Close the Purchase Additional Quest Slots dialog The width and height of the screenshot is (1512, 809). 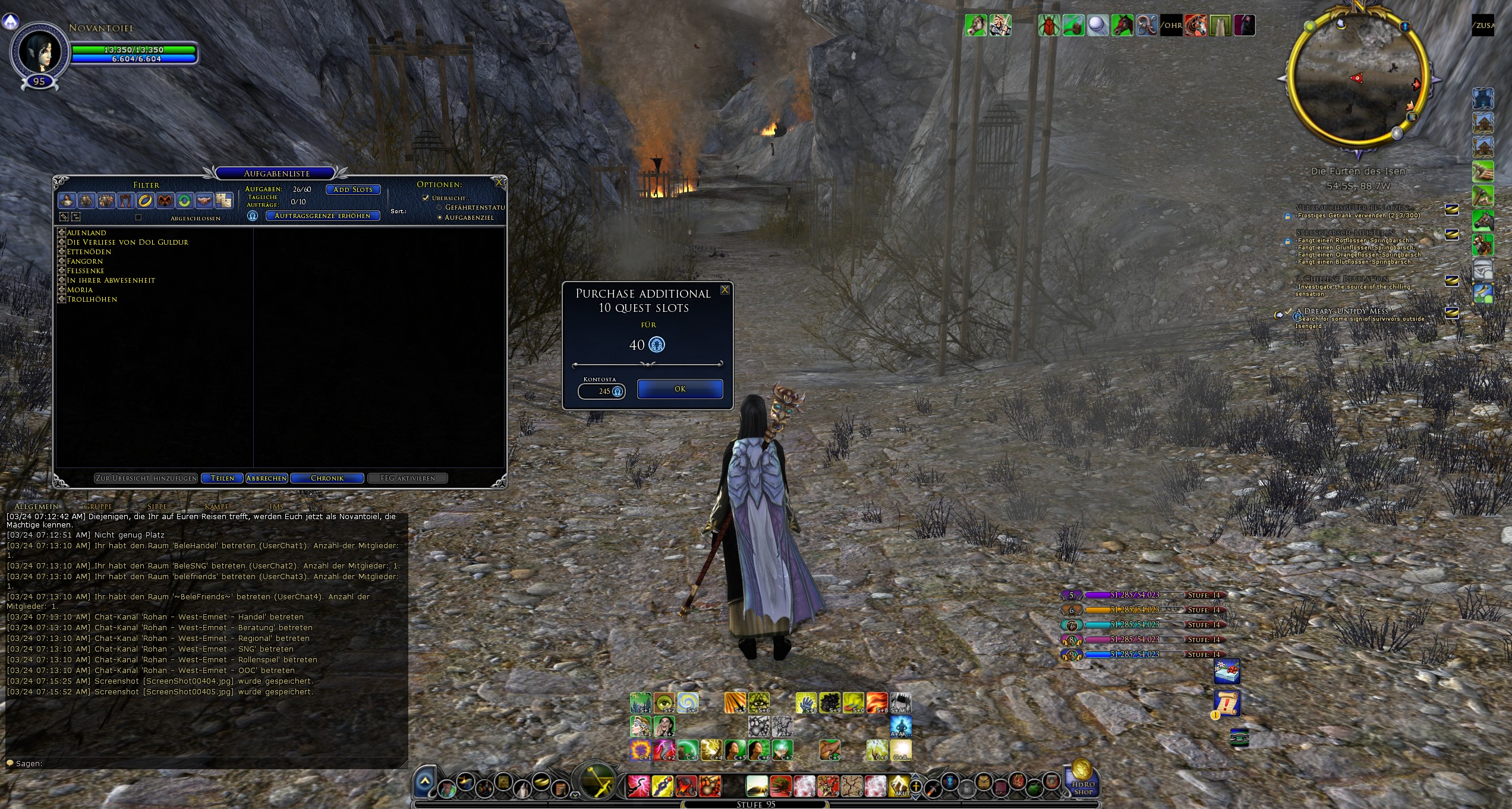point(725,290)
